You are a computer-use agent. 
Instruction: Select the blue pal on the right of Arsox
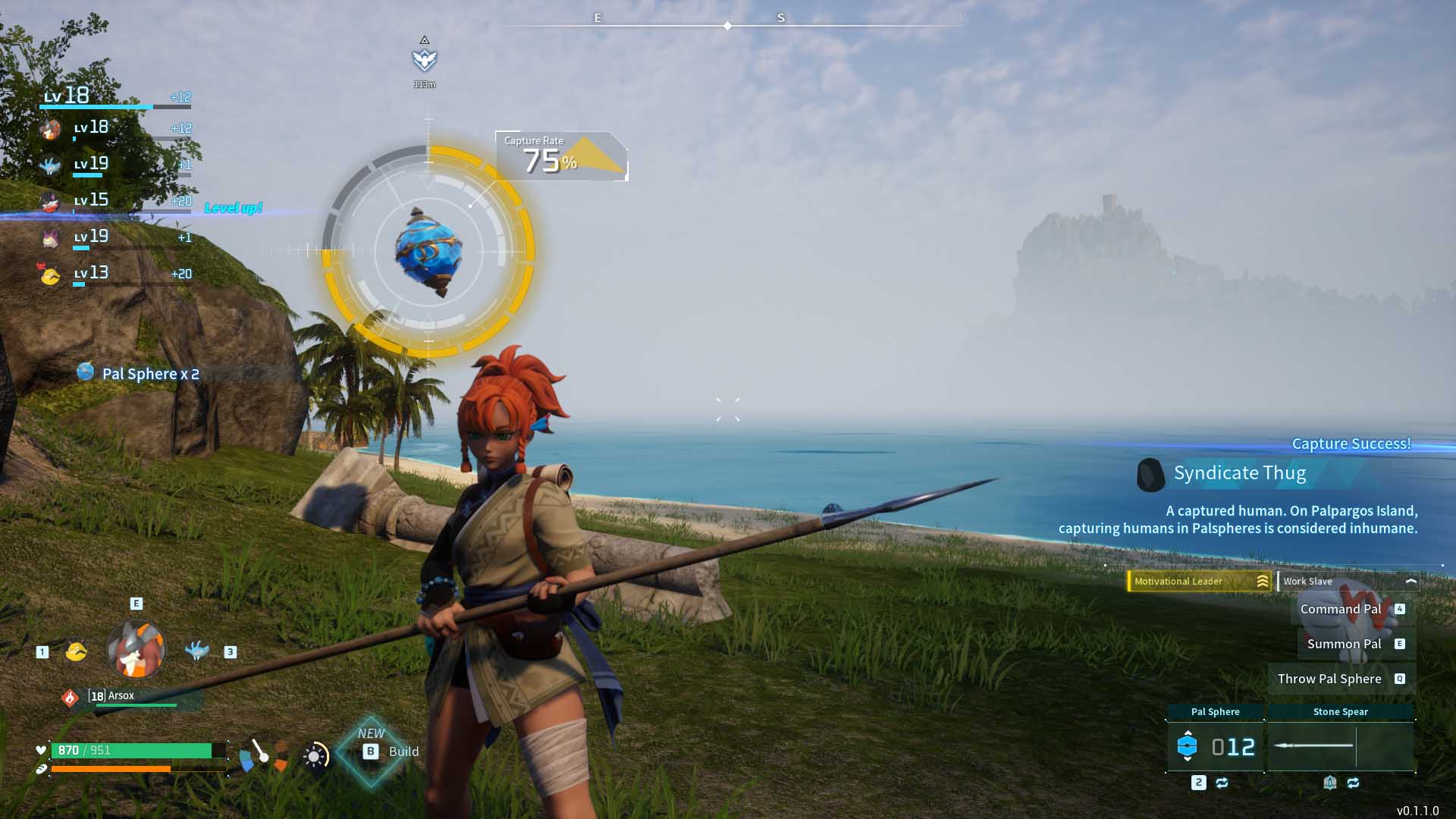pyautogui.click(x=196, y=651)
